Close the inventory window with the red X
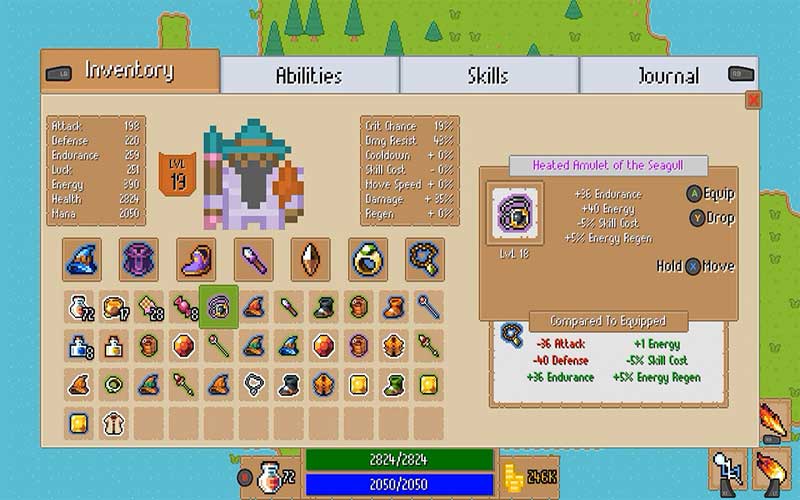Screen dimensions: 800x500 point(753,99)
